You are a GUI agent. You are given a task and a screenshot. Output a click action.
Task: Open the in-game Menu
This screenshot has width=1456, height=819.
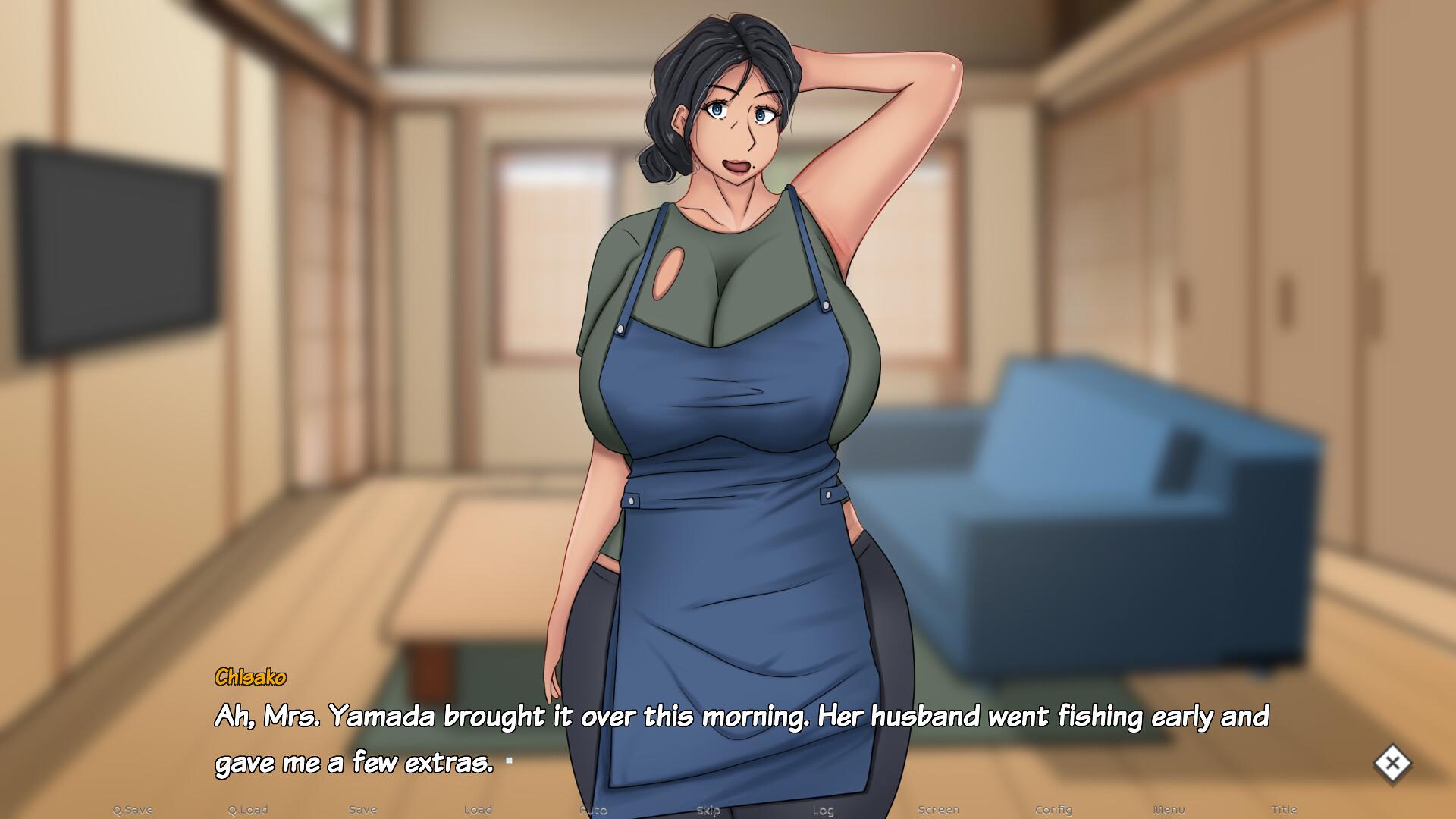click(1169, 809)
